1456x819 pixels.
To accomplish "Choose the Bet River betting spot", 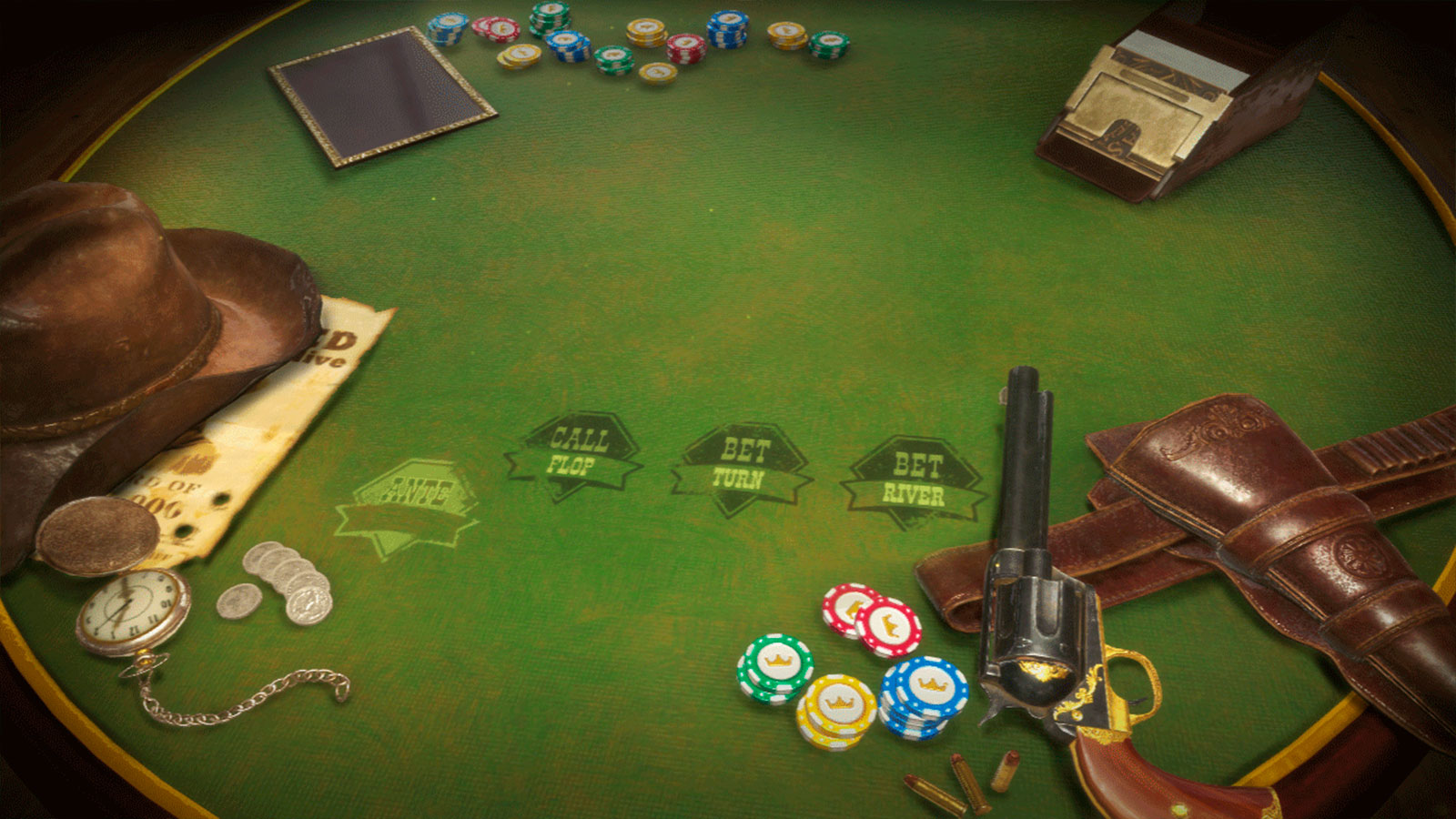I will pyautogui.click(x=914, y=482).
